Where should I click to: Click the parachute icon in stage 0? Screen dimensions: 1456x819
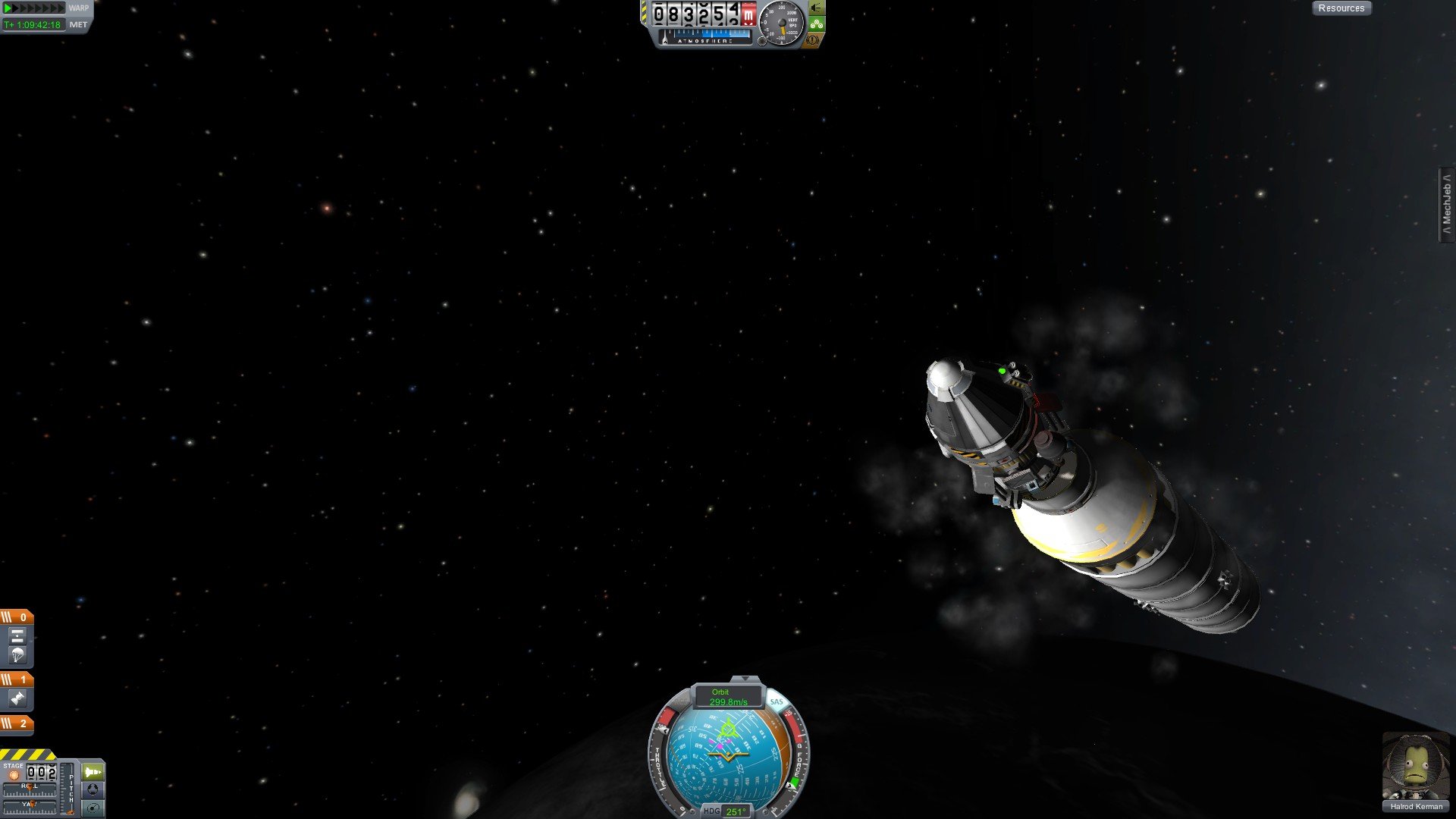17,654
